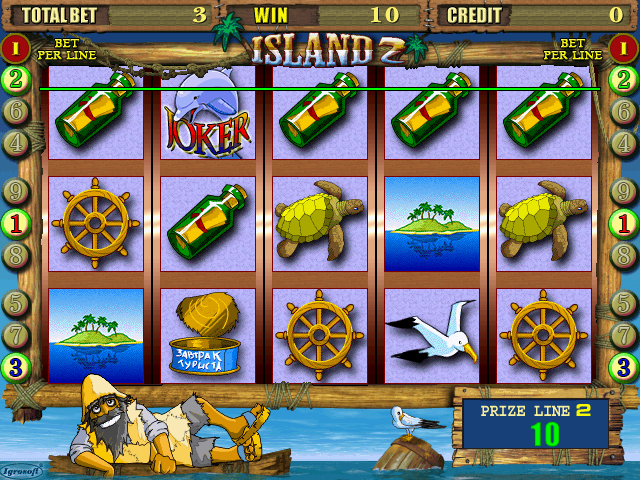Image resolution: width=640 pixels, height=480 pixels.
Task: Choose the right-hand line 3 marker
Action: [x=624, y=367]
